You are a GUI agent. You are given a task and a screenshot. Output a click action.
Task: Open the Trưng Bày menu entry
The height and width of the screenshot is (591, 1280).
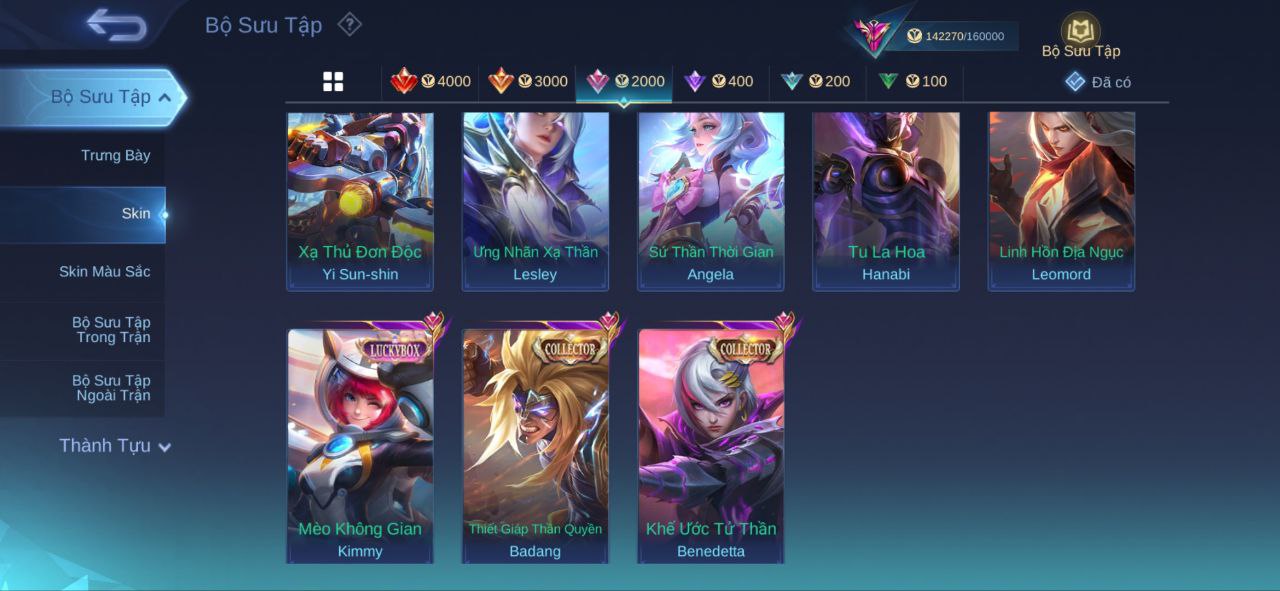115,155
